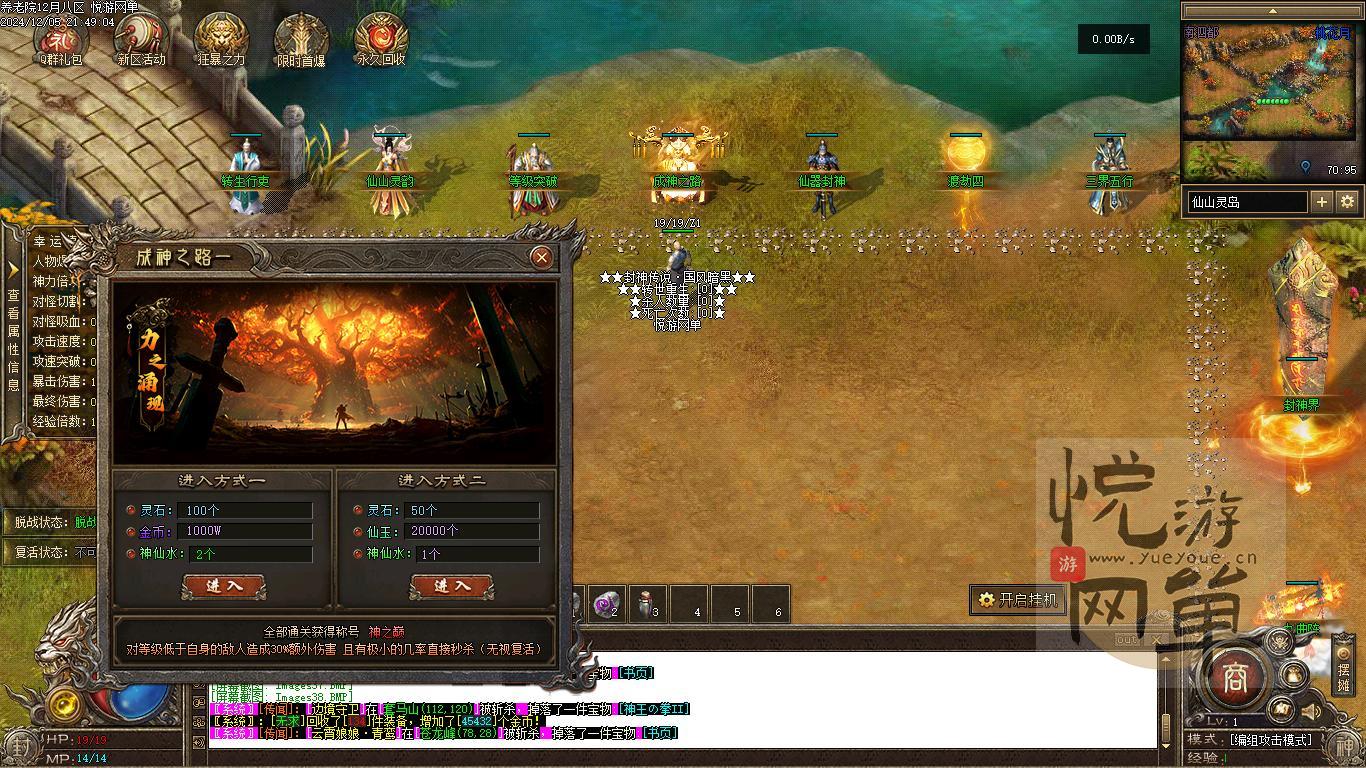Start auto-battle with 开启挂机
Screen dimensions: 1366x768
pyautogui.click(x=1017, y=600)
